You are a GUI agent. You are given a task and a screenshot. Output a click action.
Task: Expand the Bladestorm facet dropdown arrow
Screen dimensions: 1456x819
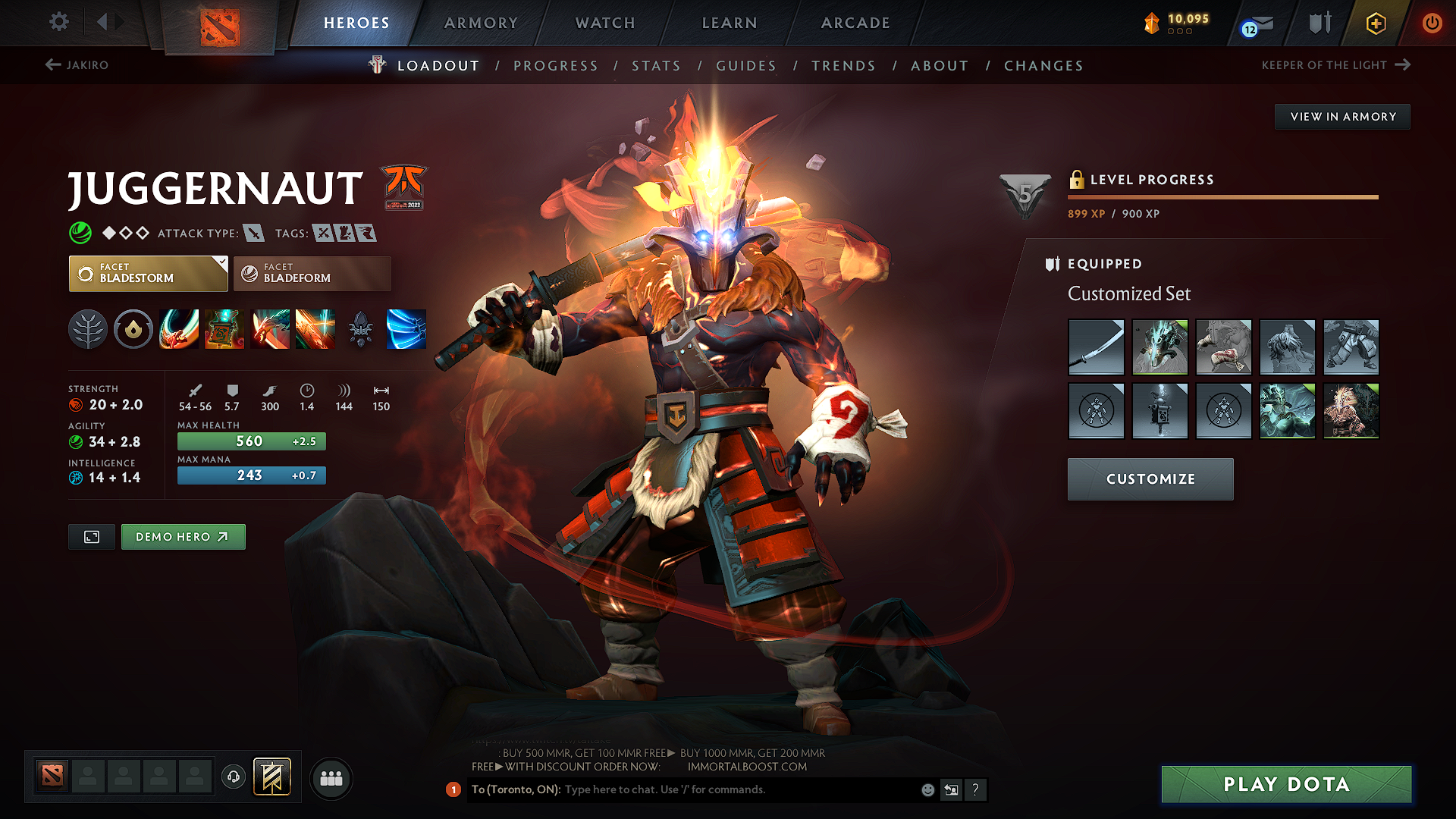point(220,264)
